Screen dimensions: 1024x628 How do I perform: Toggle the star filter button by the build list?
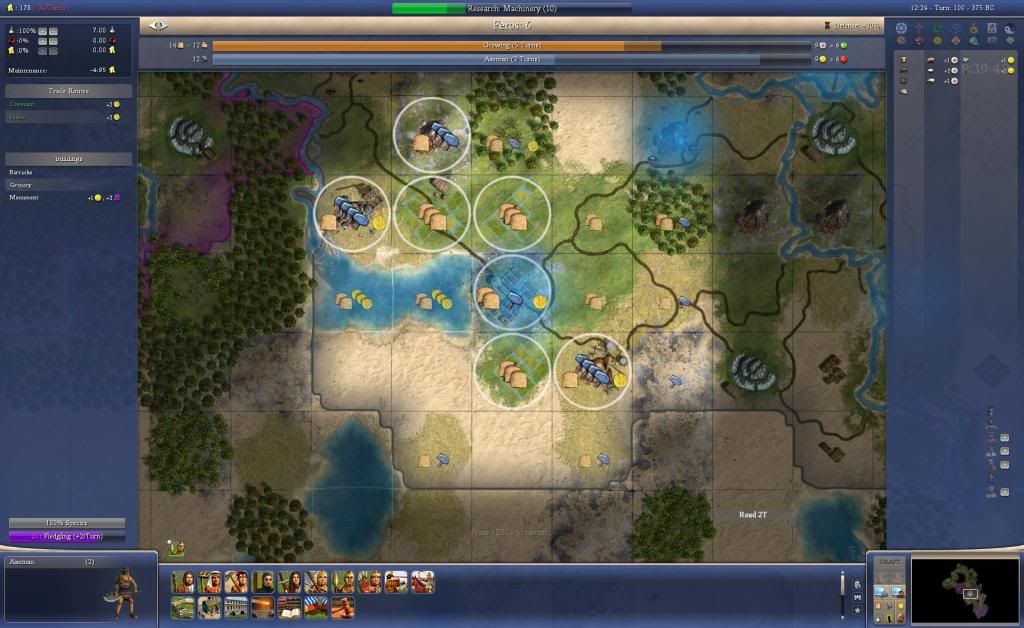857,608
